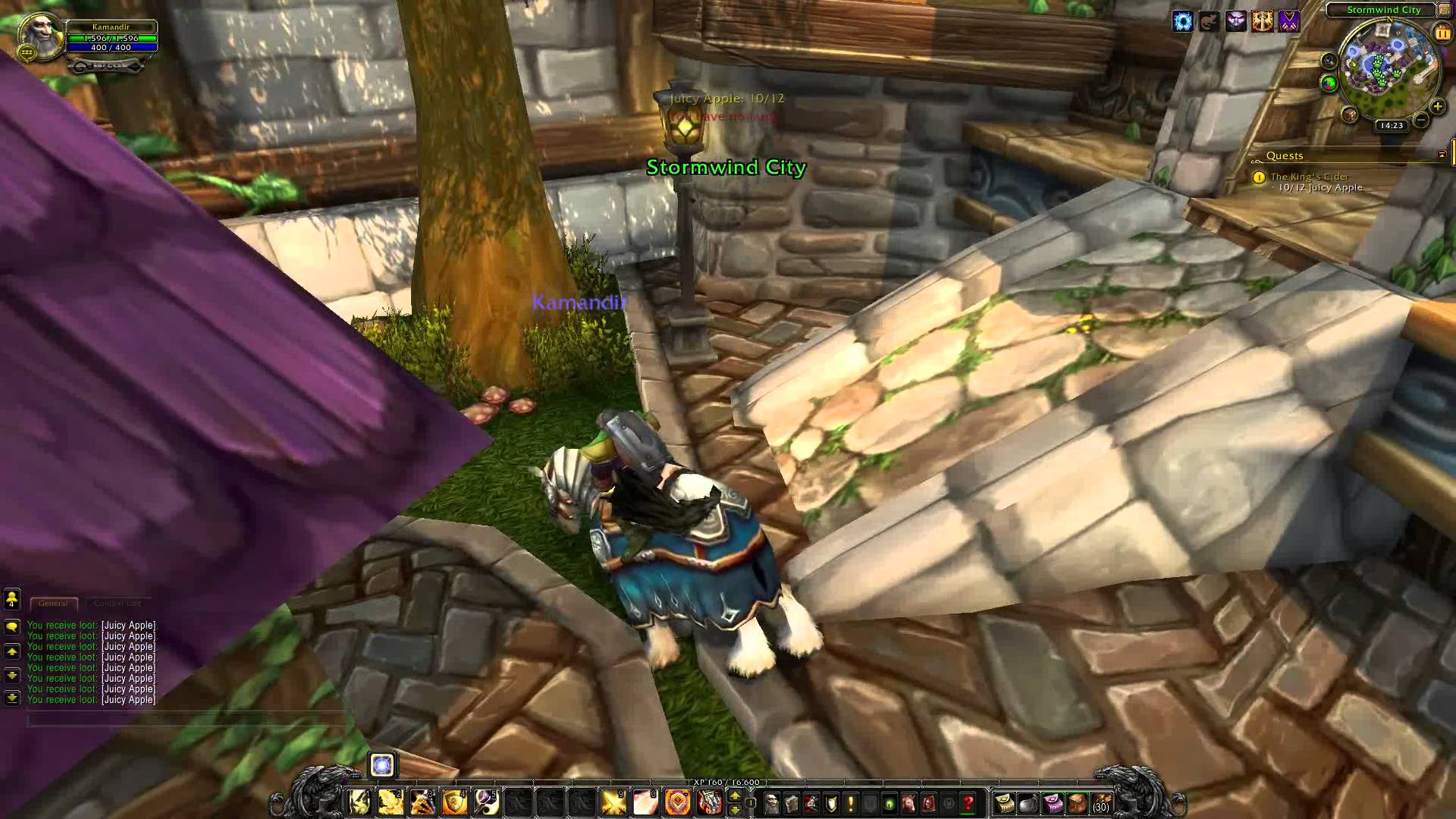Open the quest log exclamation mark button
The height and width of the screenshot is (819, 1456).
[850, 802]
